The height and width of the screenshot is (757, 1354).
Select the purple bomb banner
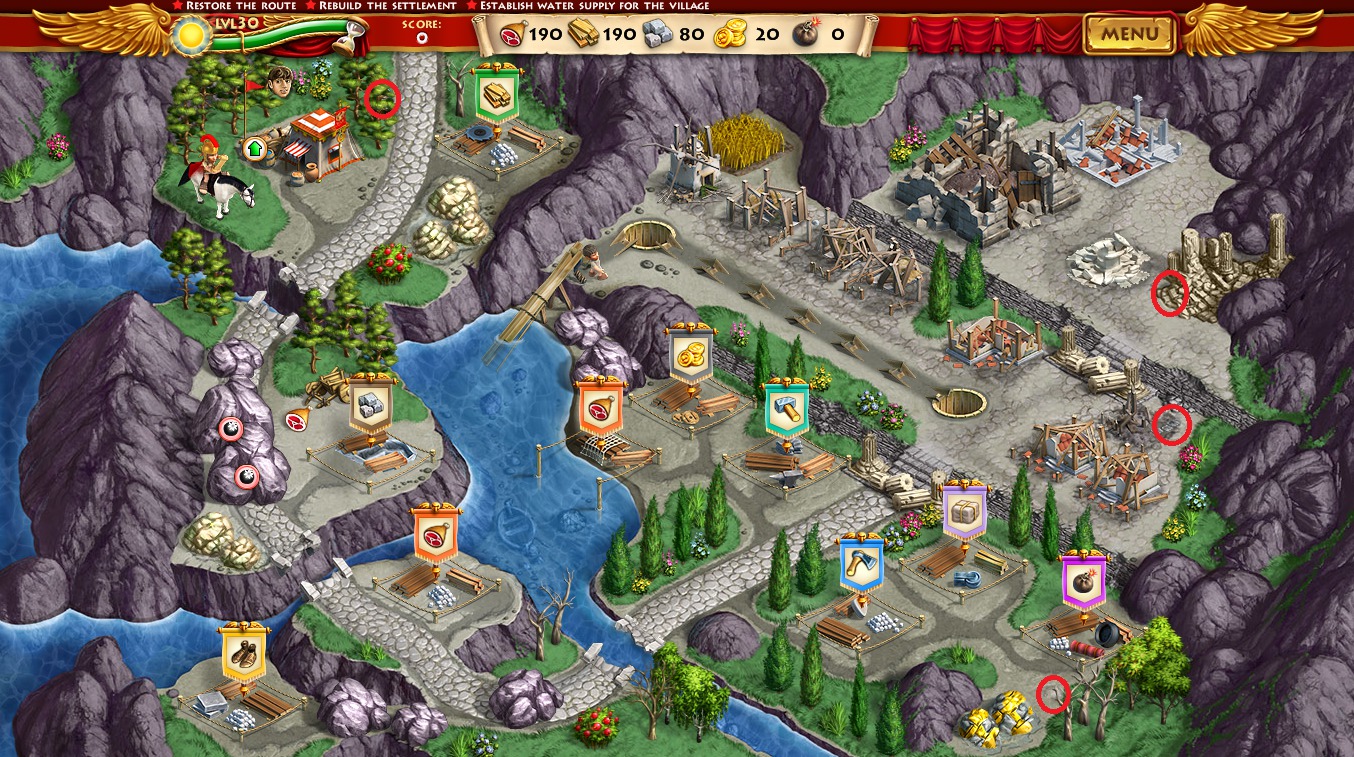pyautogui.click(x=1083, y=582)
